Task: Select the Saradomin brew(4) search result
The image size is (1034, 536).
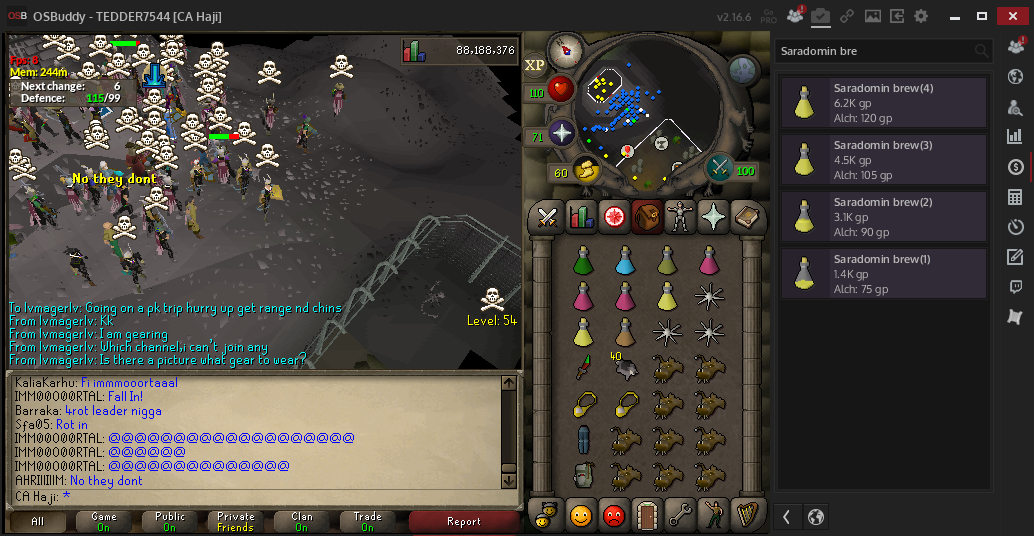Action: 883,103
